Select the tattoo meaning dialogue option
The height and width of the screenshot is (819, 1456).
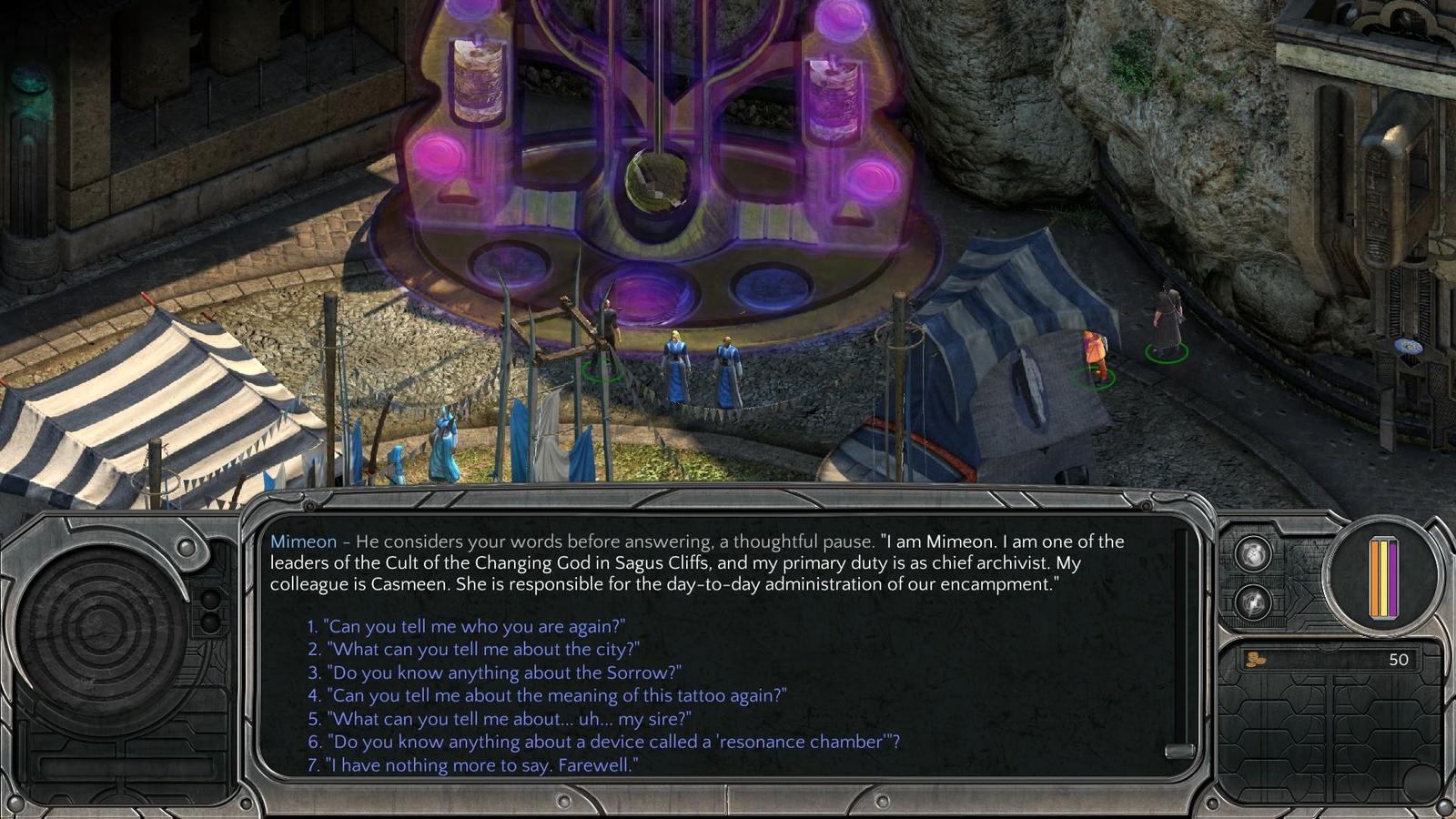tap(556, 695)
